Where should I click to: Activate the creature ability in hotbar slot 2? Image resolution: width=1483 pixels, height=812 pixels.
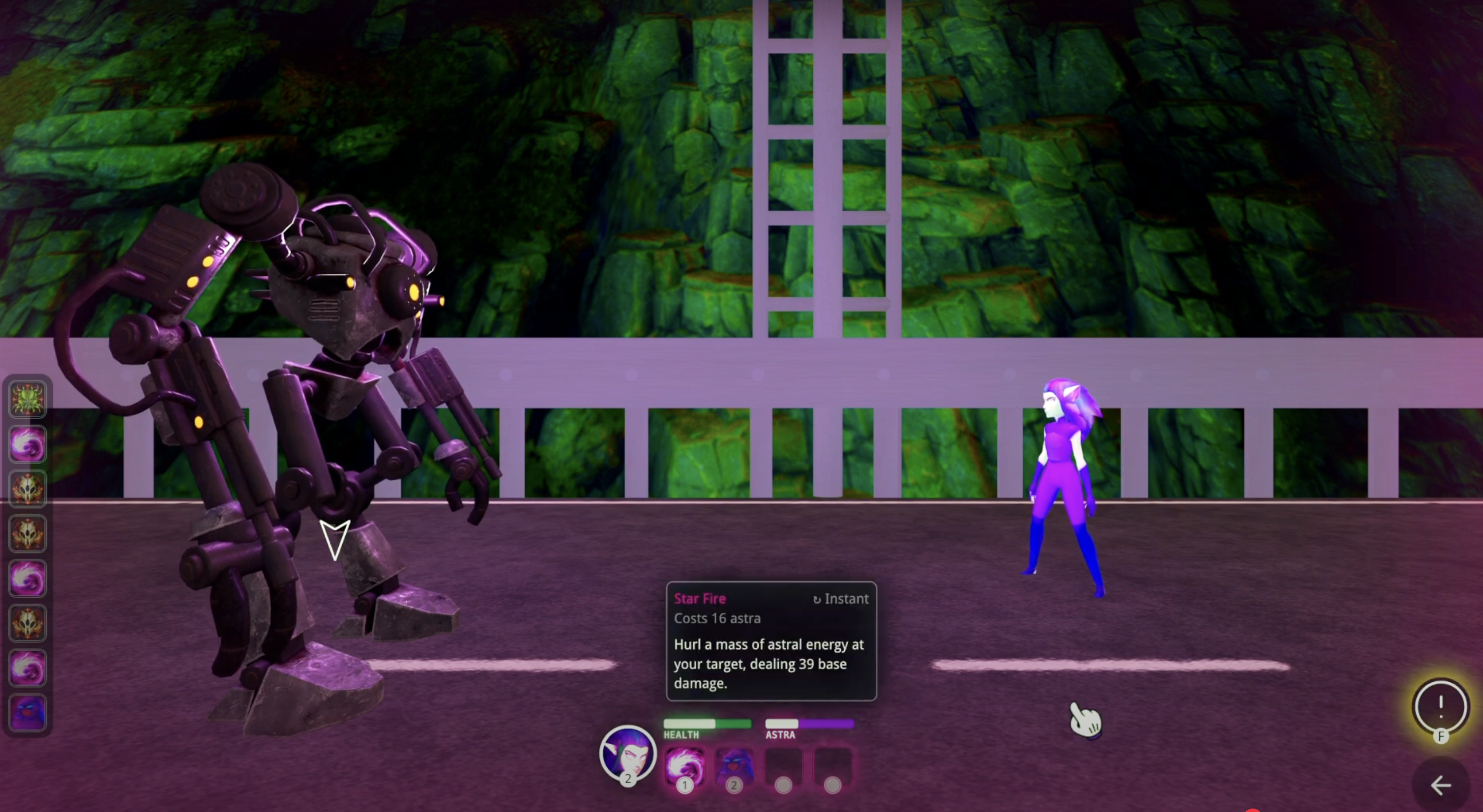[x=735, y=767]
